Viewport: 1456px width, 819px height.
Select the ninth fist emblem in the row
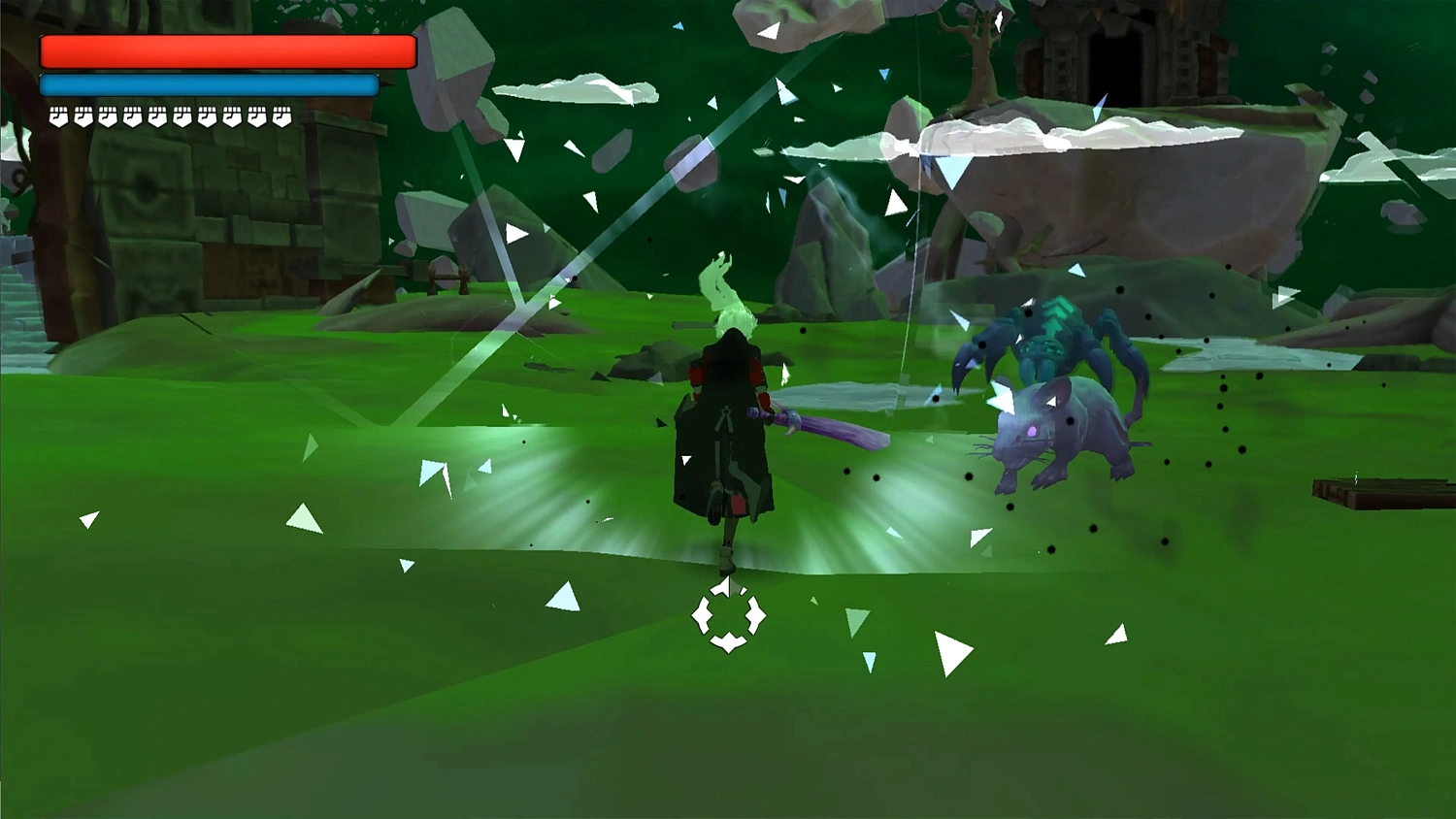[256, 115]
